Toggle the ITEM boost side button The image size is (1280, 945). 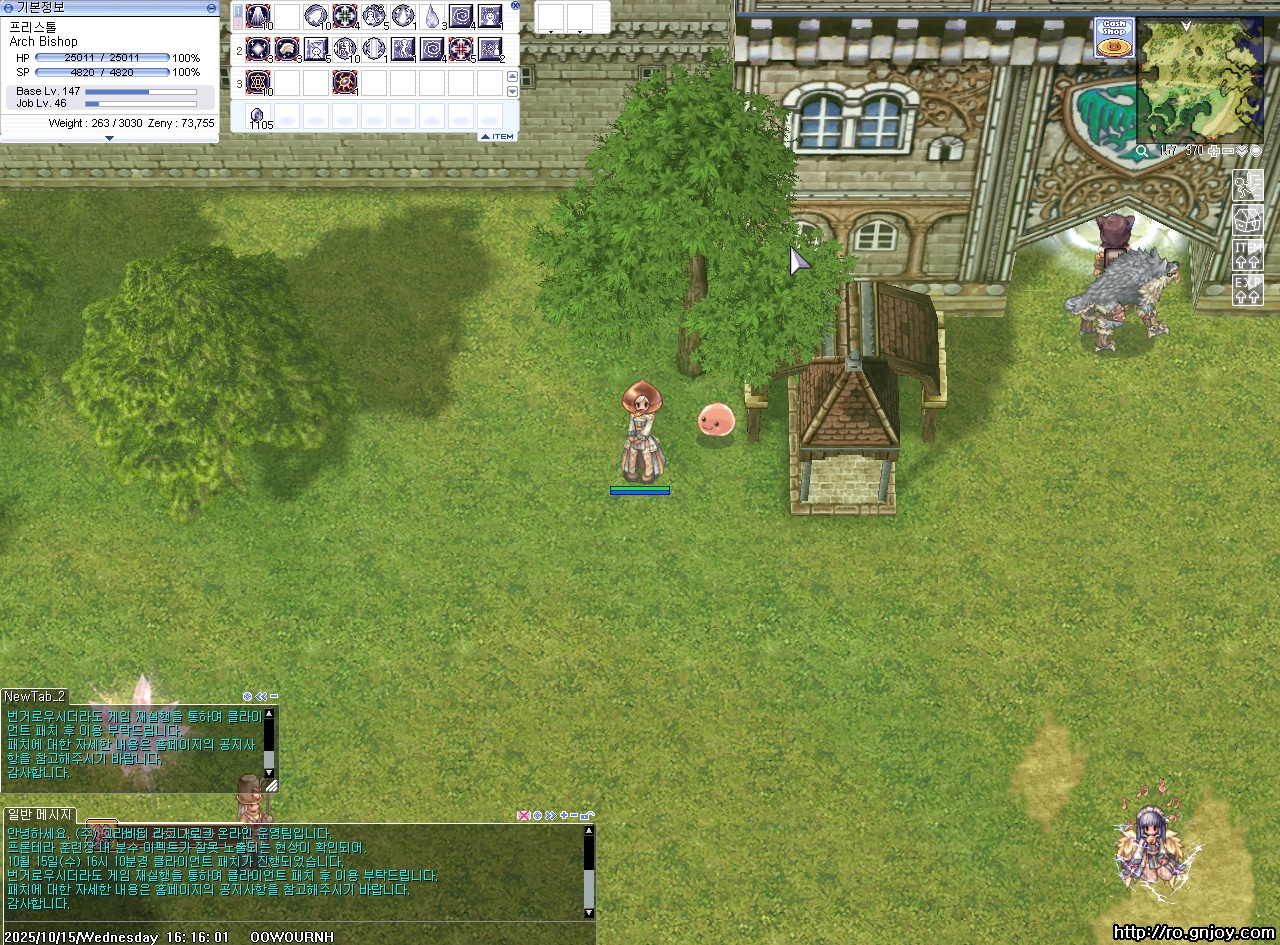[x=1247, y=254]
